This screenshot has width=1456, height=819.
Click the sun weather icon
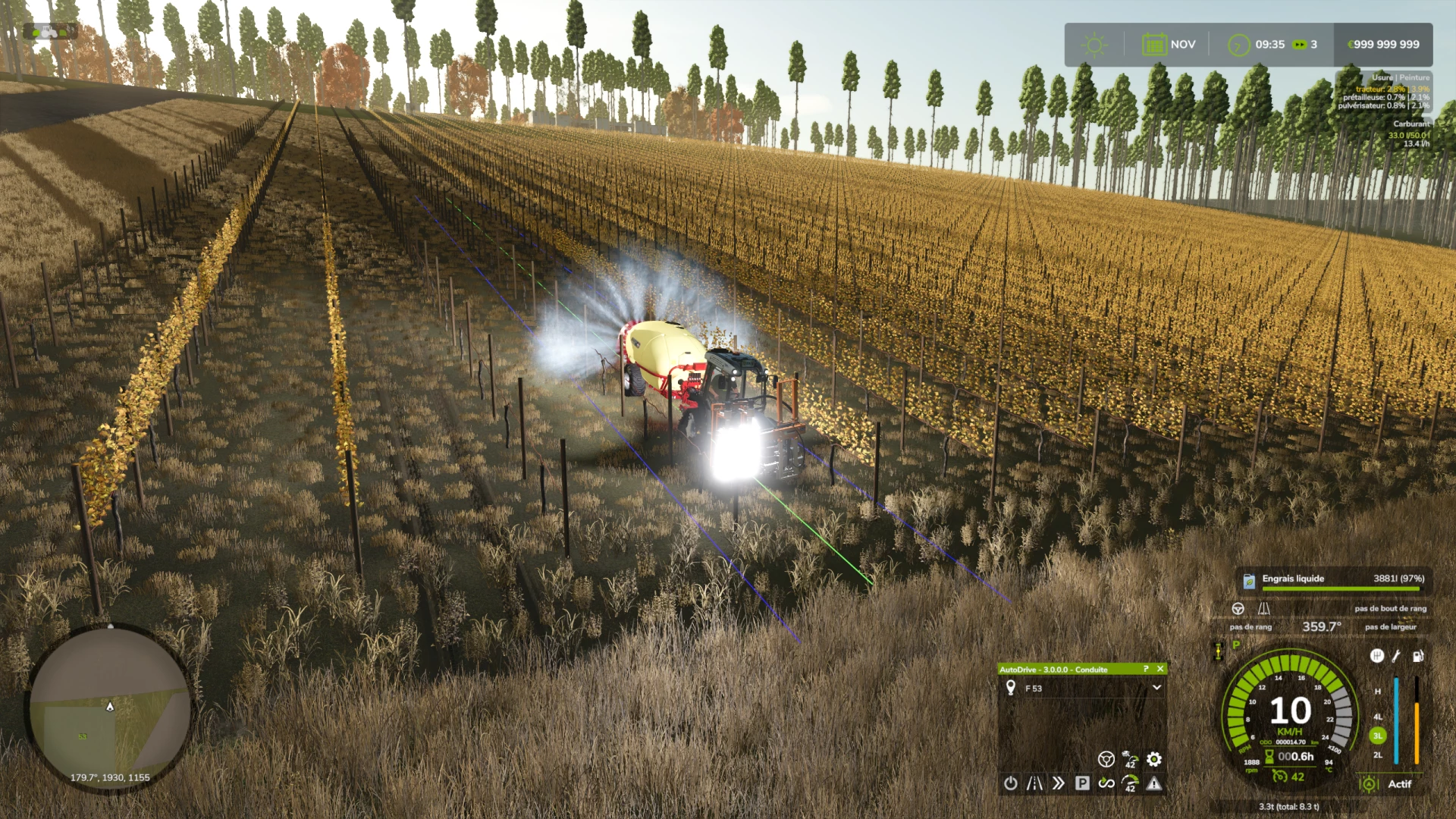1094,45
